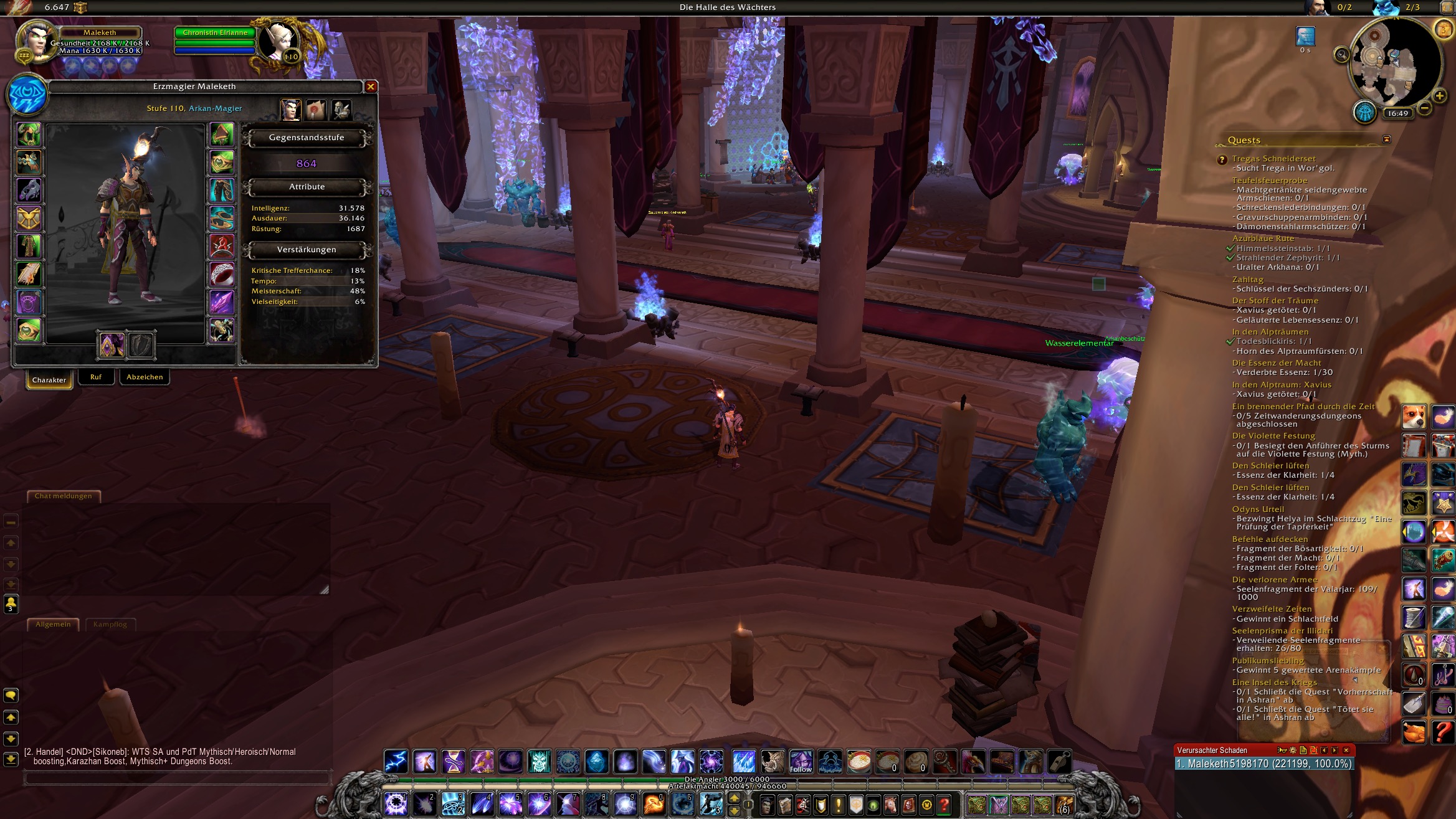This screenshot has height=819, width=1456.
Task: Switch to the Ruf tab
Action: pos(95,377)
